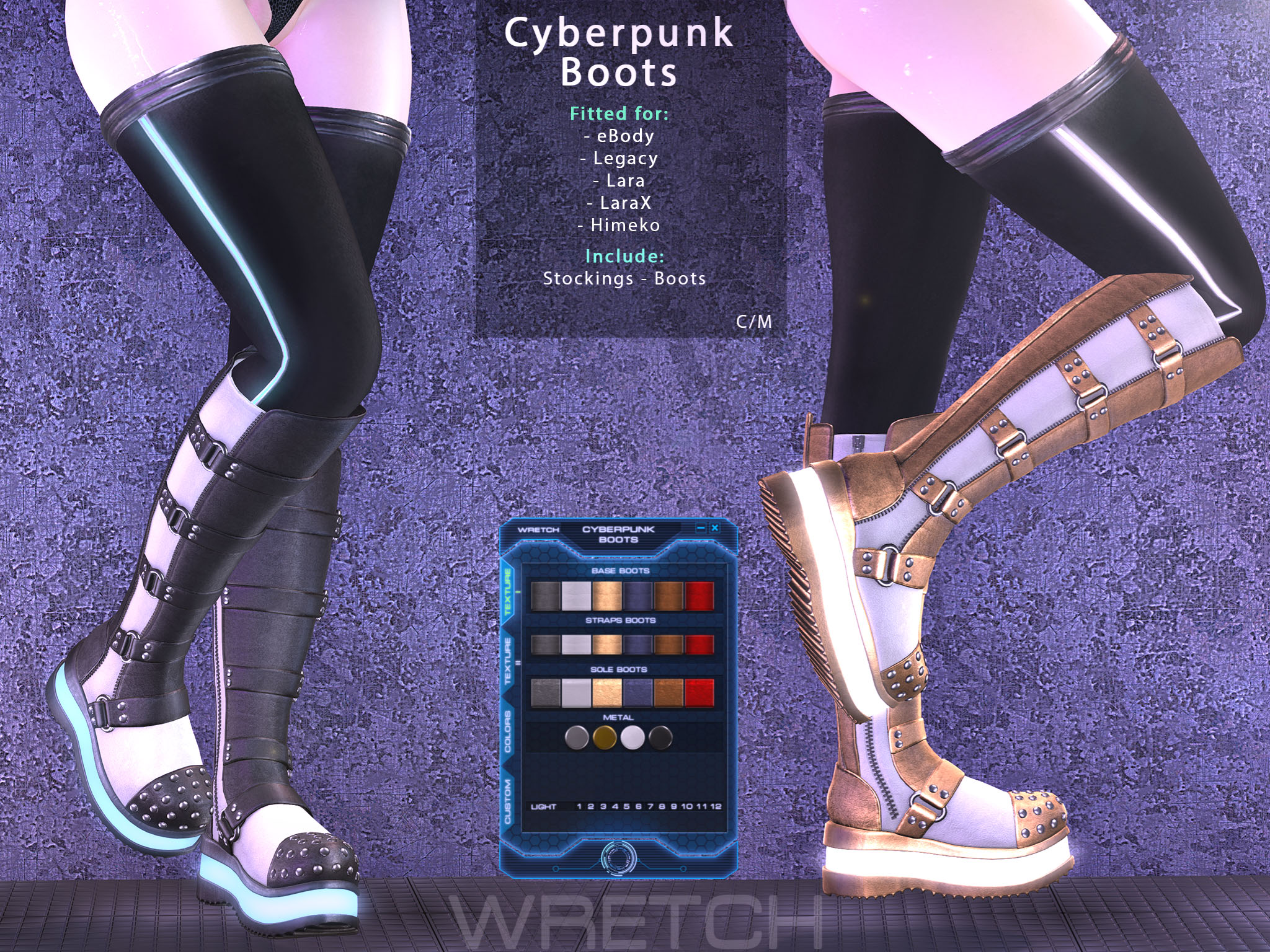Screen dimensions: 1270x952
Task: Open the Texture II tab
Action: click(x=508, y=660)
